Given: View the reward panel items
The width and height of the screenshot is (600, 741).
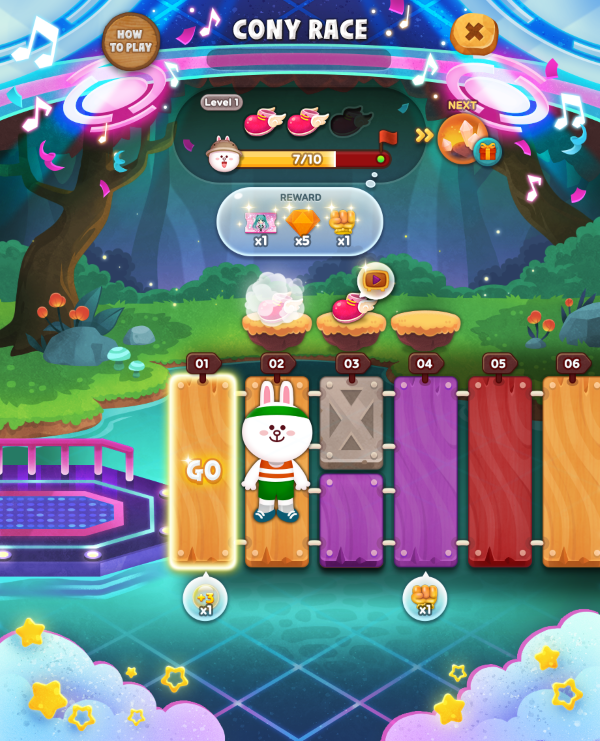Looking at the screenshot, I should 300,221.
